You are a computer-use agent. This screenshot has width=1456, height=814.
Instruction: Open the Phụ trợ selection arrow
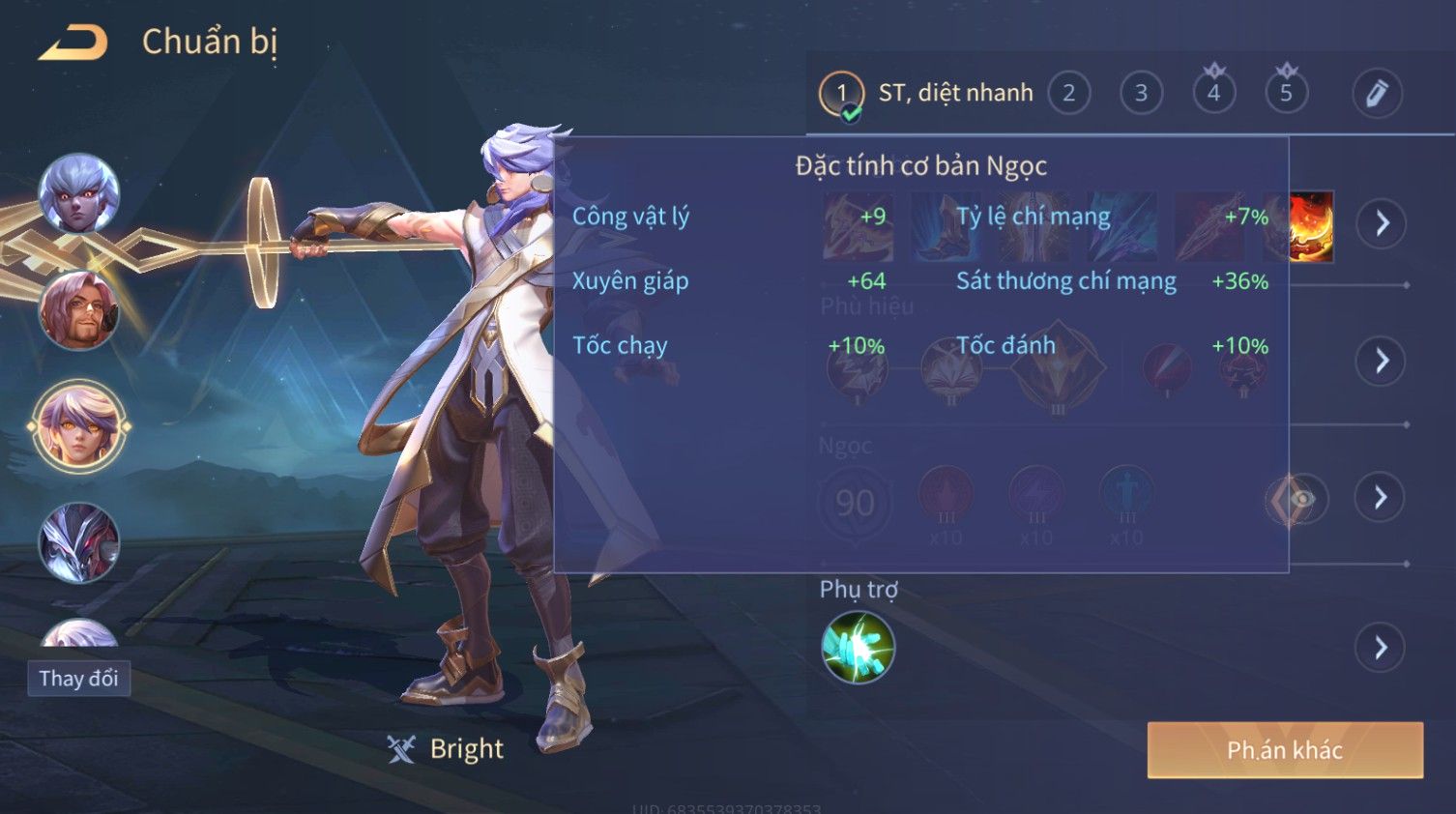tap(1381, 647)
